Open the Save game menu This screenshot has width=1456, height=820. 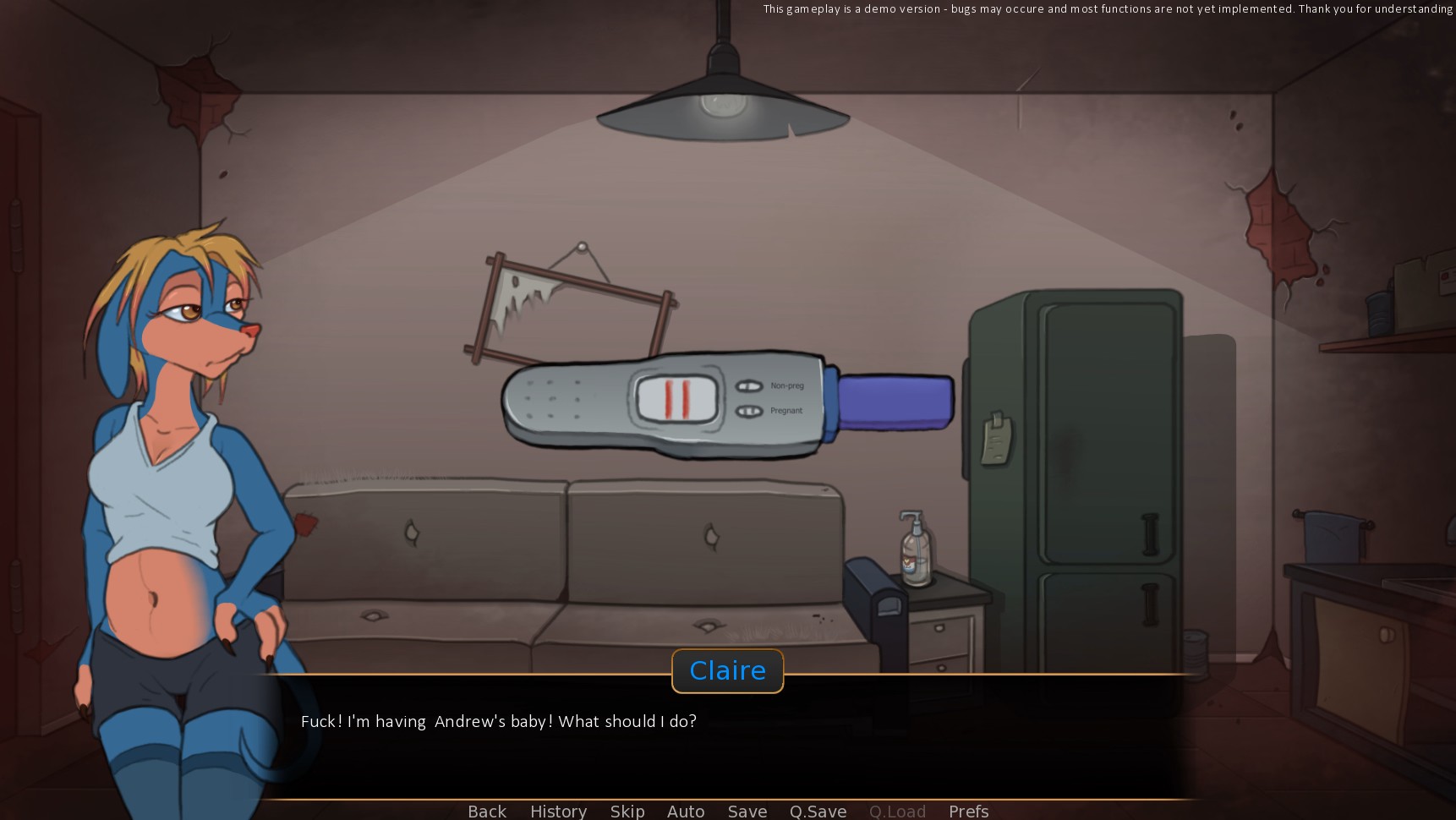pos(747,811)
